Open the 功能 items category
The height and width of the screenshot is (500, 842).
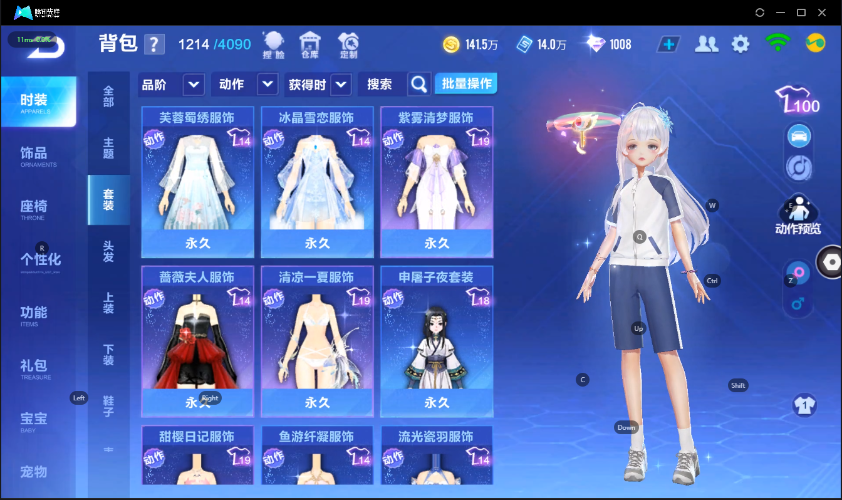(34, 313)
